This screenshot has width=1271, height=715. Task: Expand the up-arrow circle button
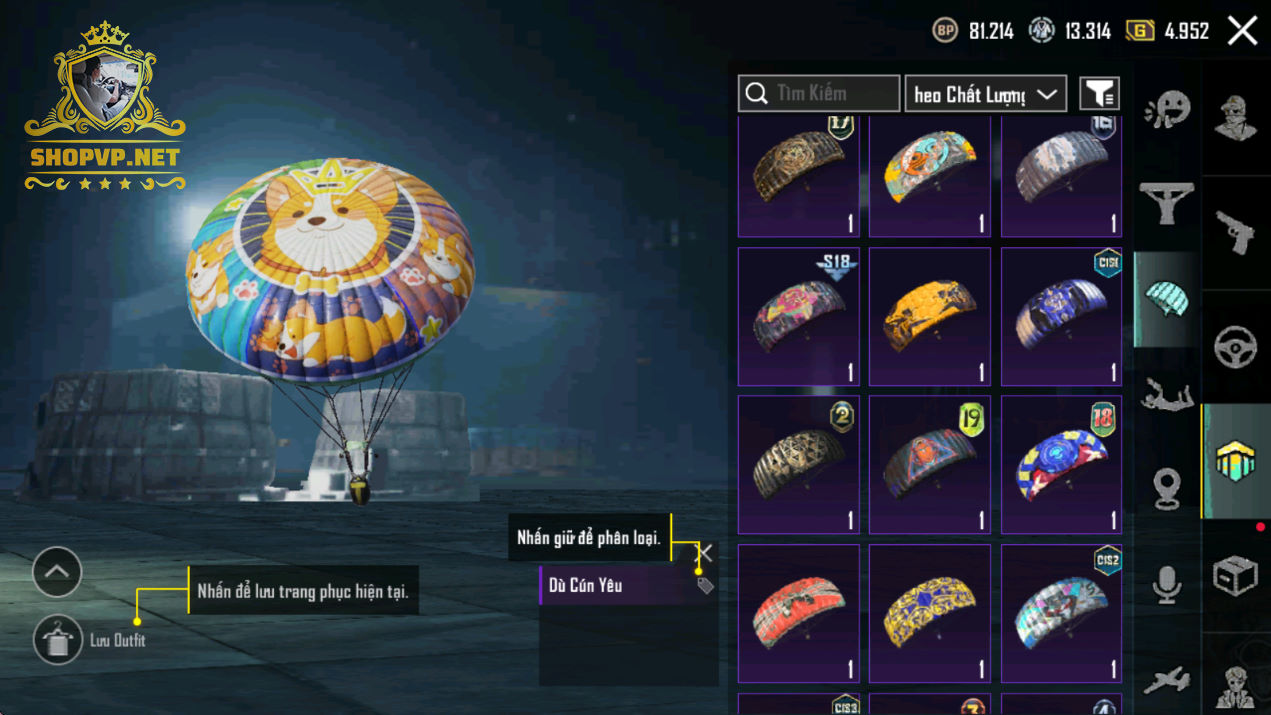coord(57,572)
